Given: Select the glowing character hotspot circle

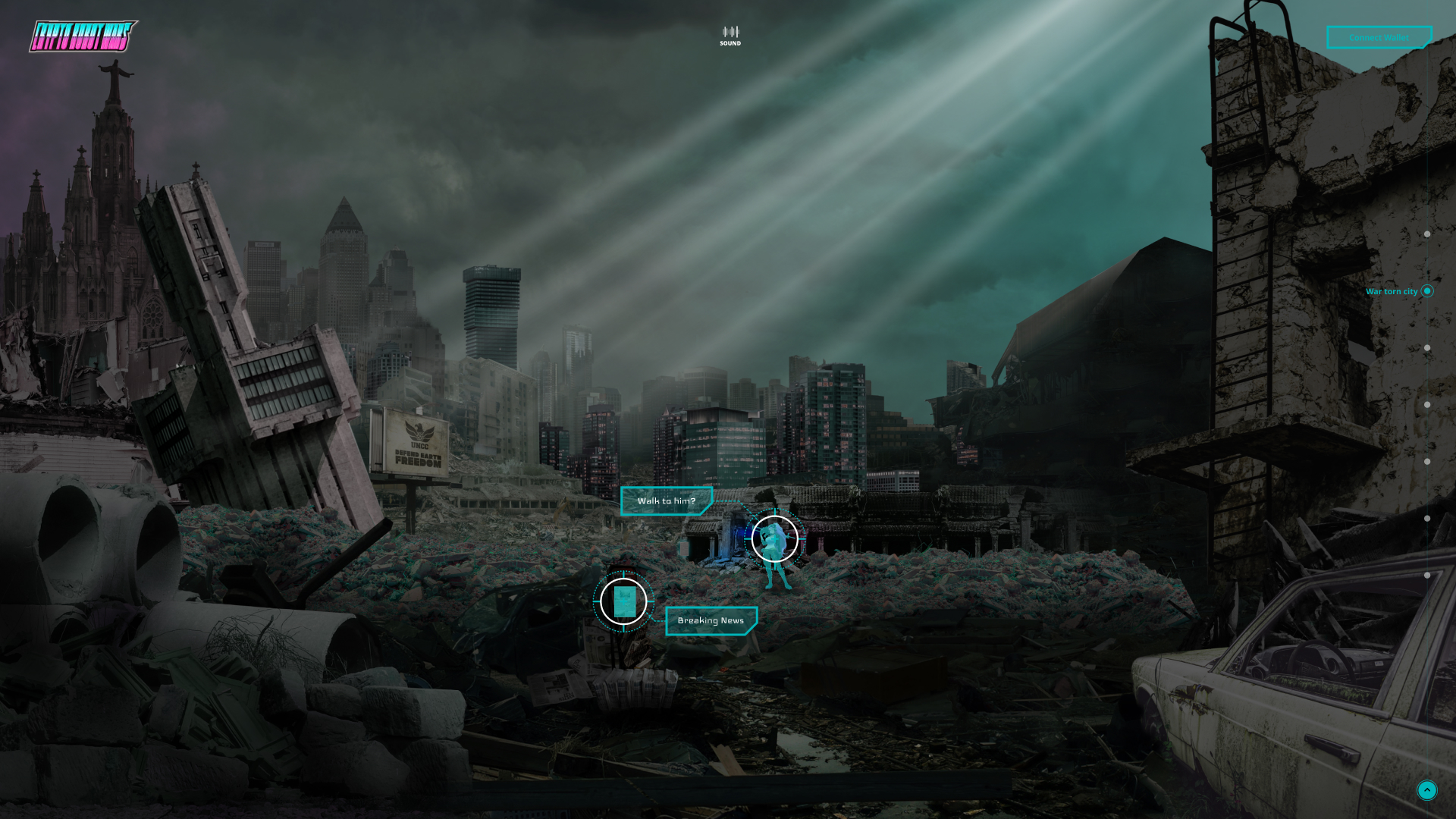Looking at the screenshot, I should point(774,539).
